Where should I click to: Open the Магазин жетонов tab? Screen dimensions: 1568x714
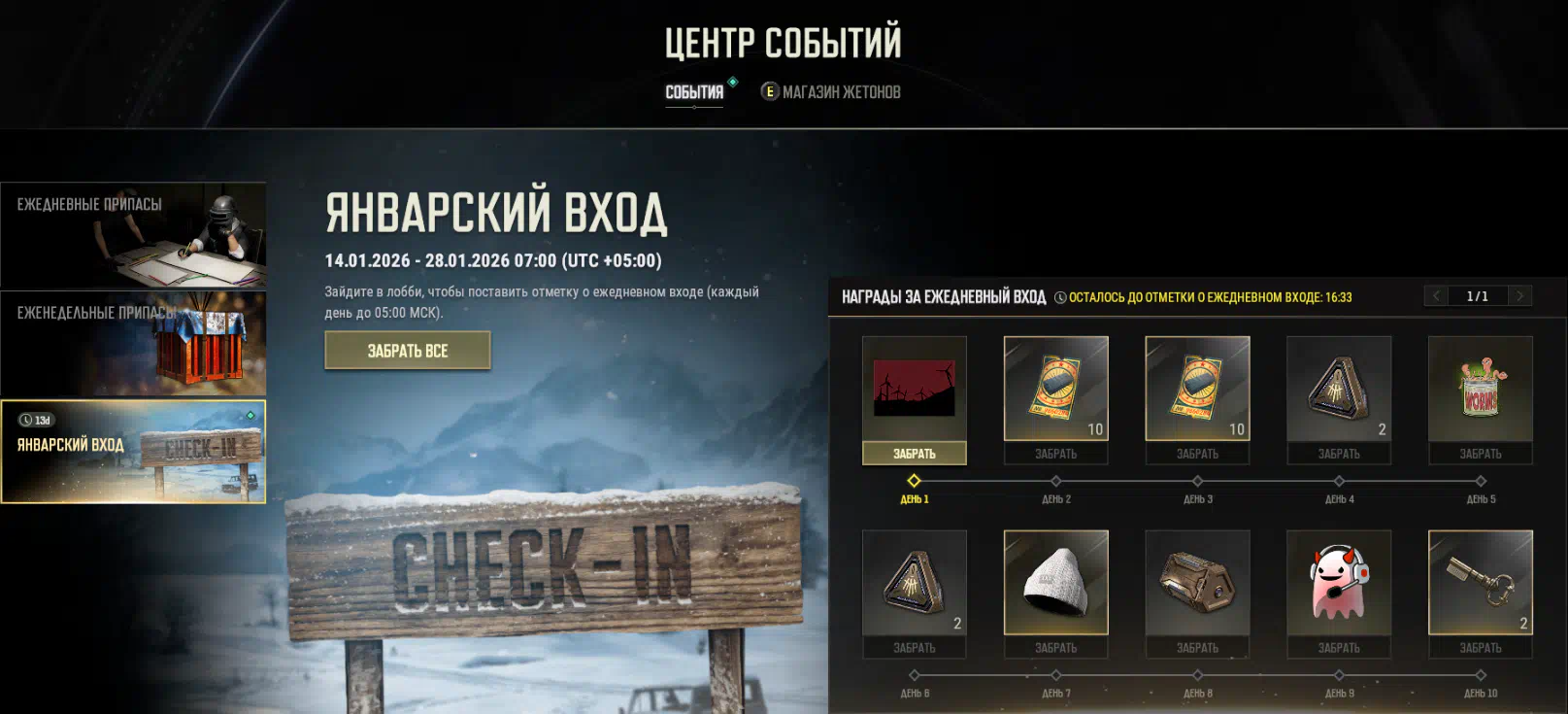(831, 92)
